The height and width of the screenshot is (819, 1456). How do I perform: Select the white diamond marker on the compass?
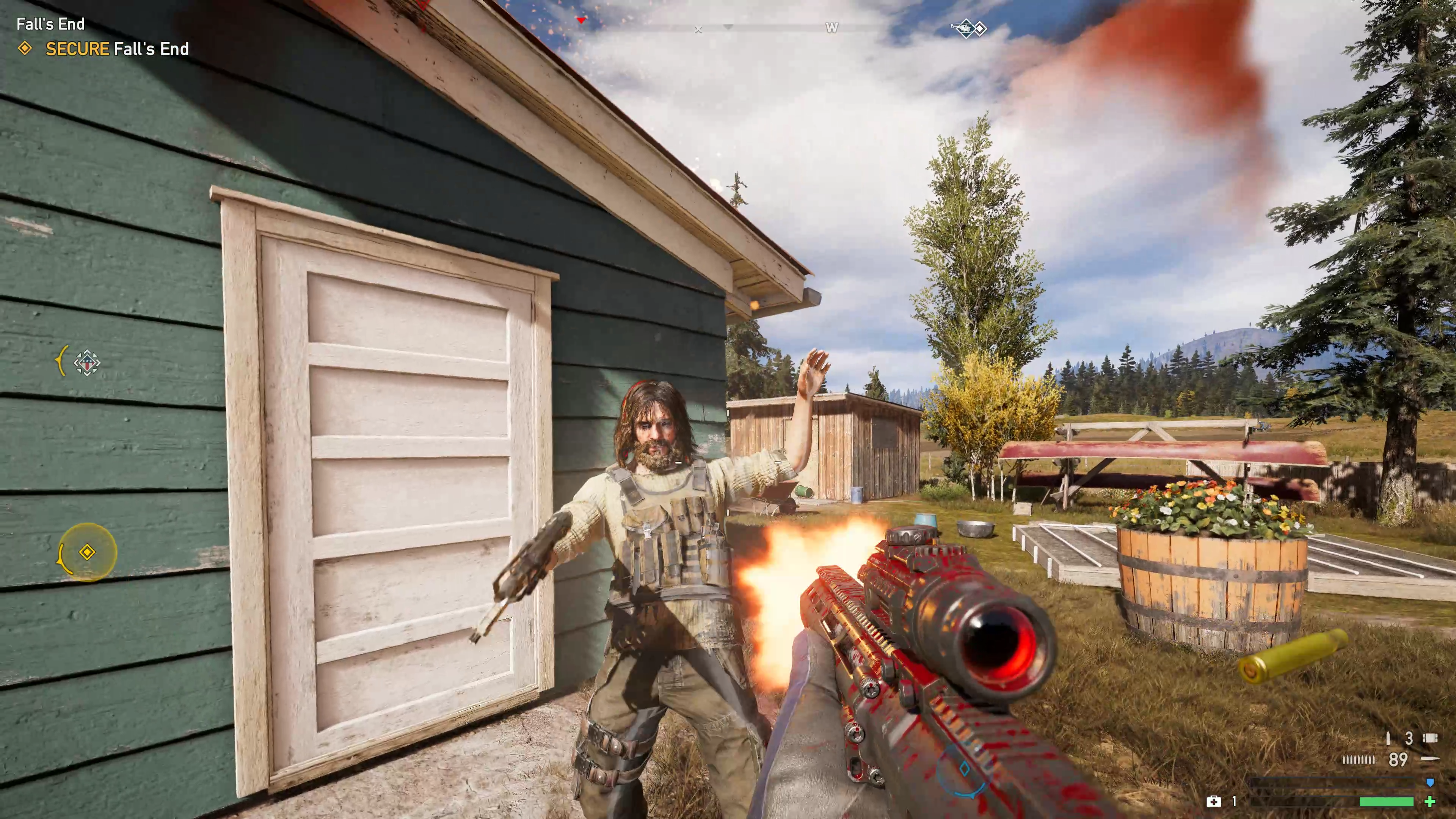pos(980,28)
